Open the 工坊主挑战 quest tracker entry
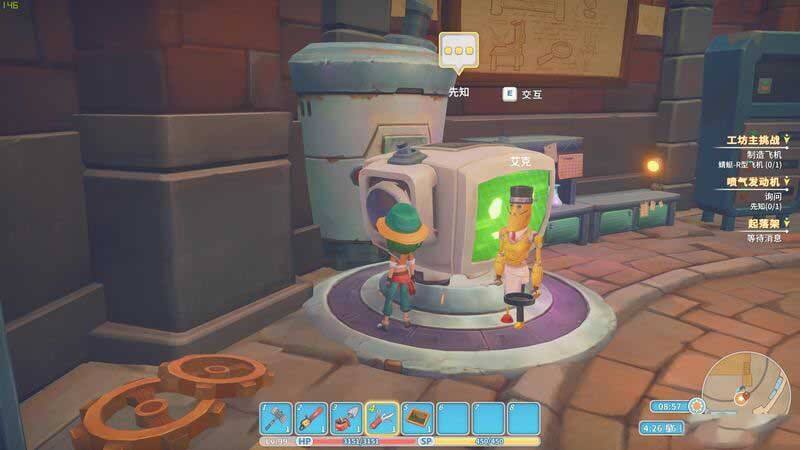Viewport: 800px width, 450px height. pos(750,139)
